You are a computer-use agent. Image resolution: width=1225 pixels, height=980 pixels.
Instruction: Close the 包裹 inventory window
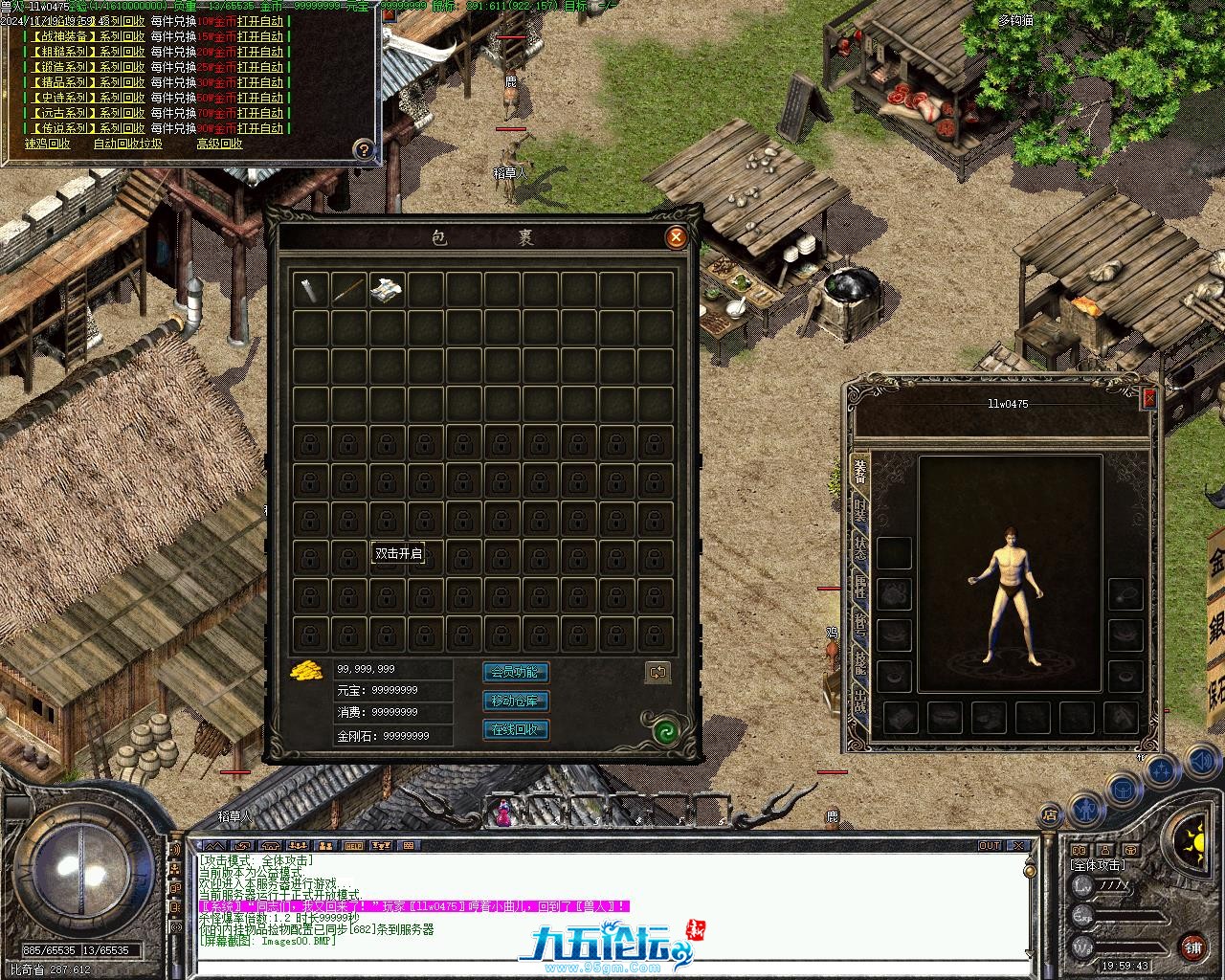click(676, 237)
